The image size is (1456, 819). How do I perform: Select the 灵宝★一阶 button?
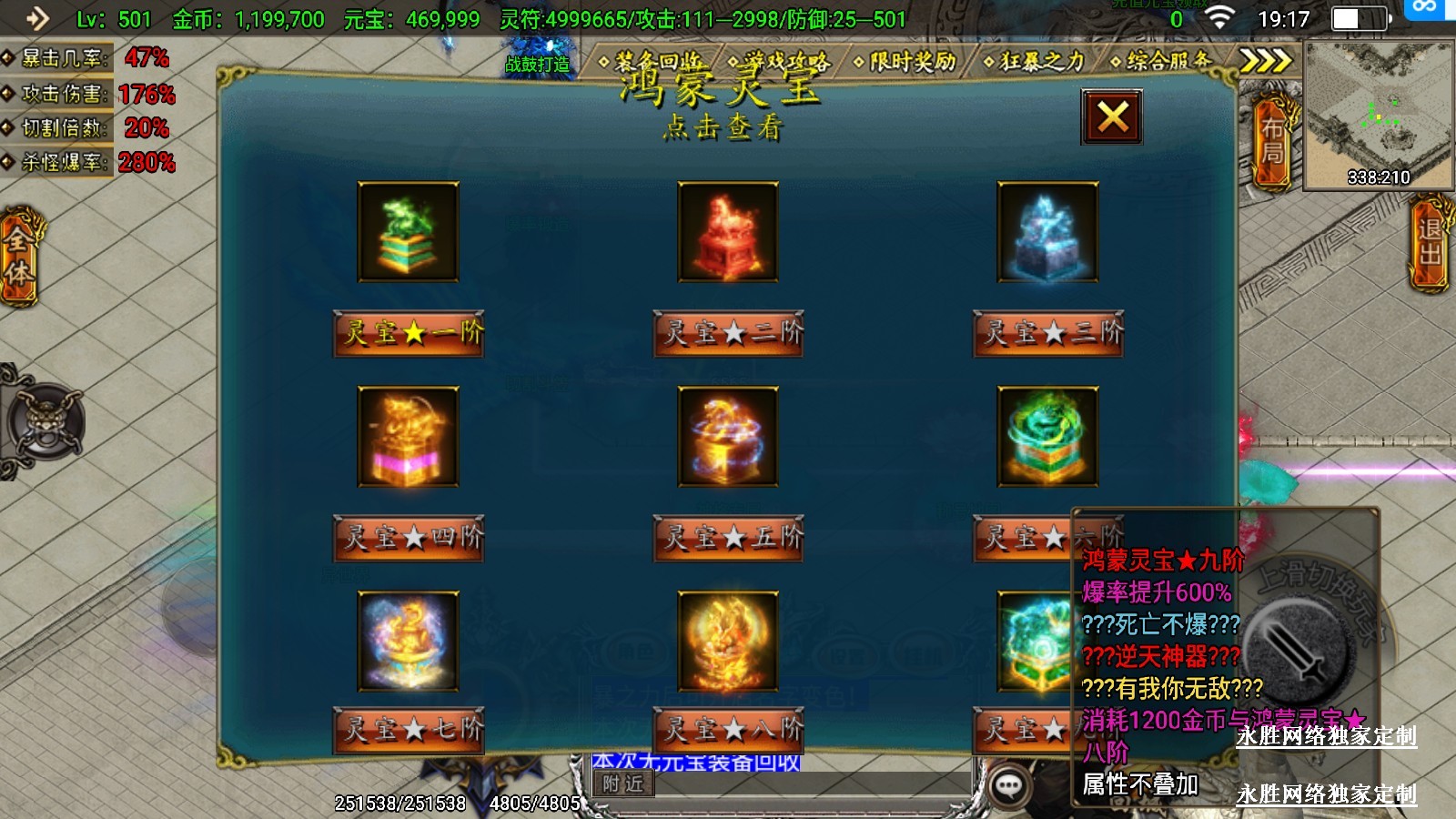tap(409, 333)
